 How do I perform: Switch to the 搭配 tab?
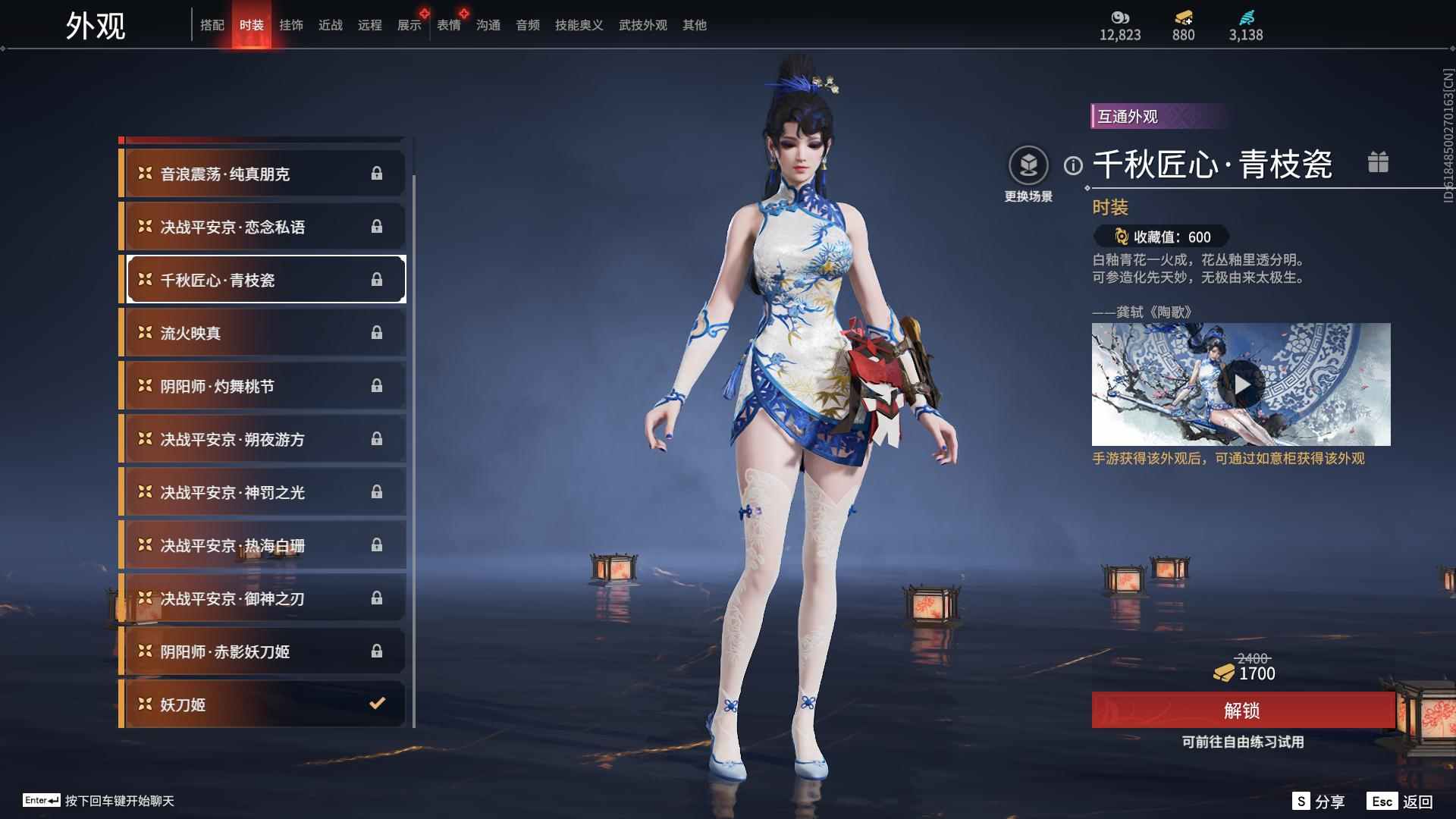213,25
